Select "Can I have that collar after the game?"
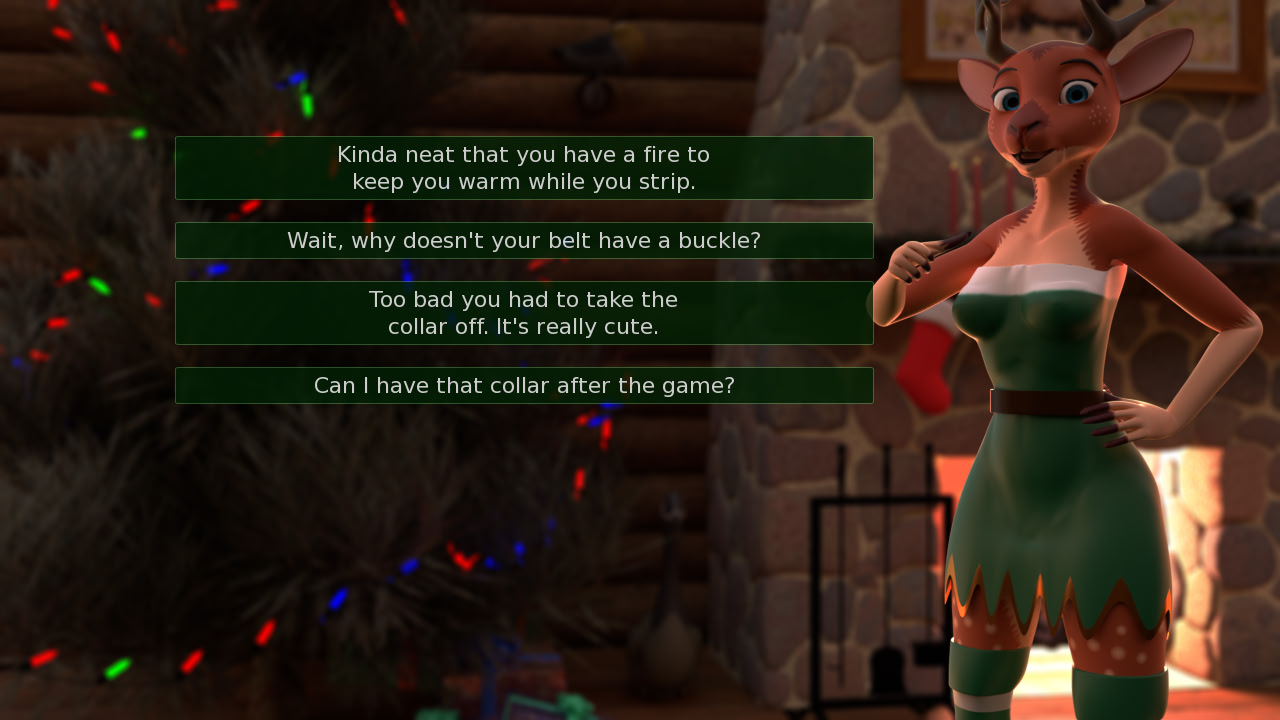 [524, 385]
